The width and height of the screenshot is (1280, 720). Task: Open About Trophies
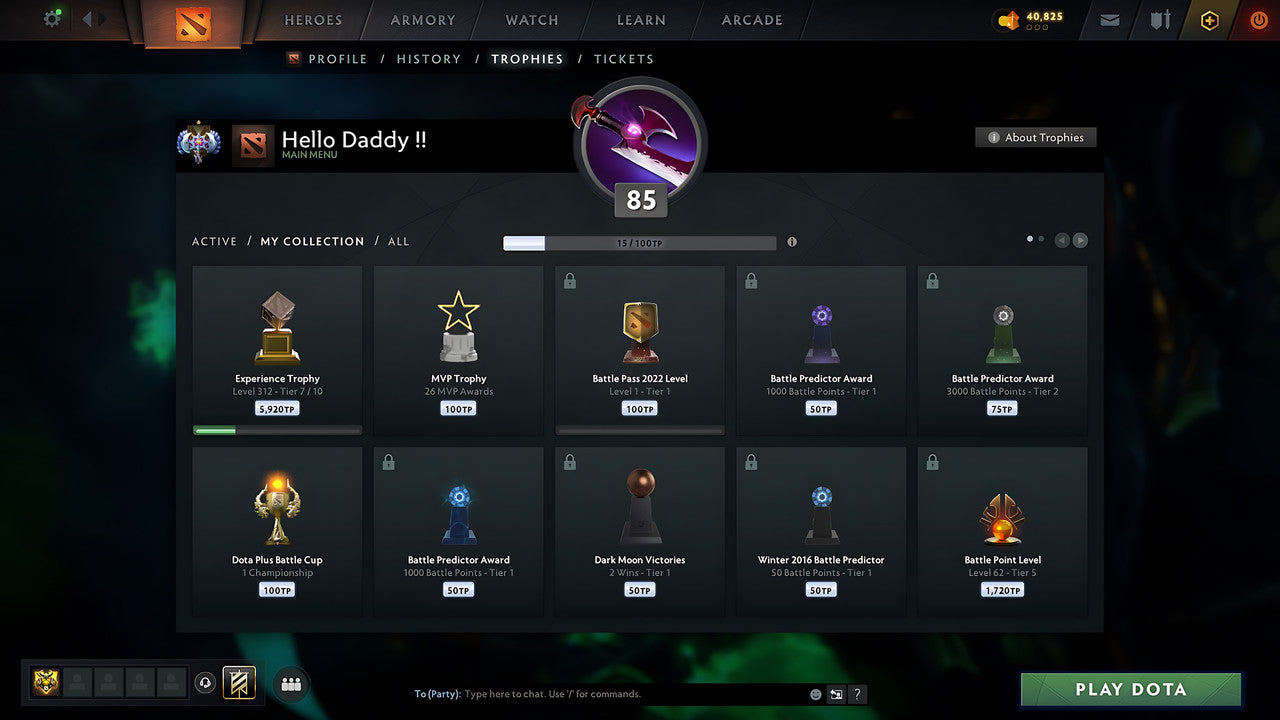[1036, 137]
